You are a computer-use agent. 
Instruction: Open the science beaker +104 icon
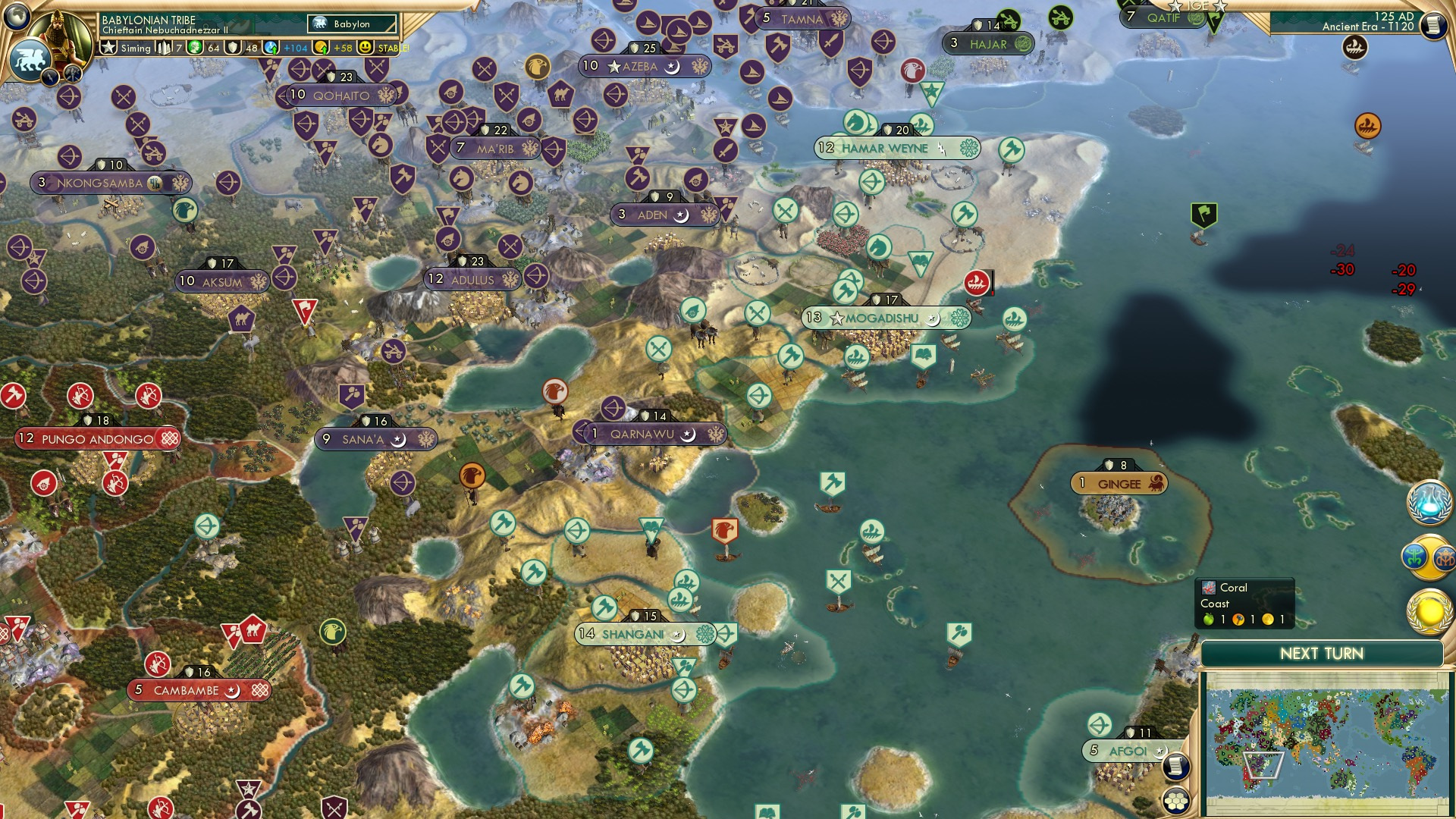pyautogui.click(x=272, y=48)
